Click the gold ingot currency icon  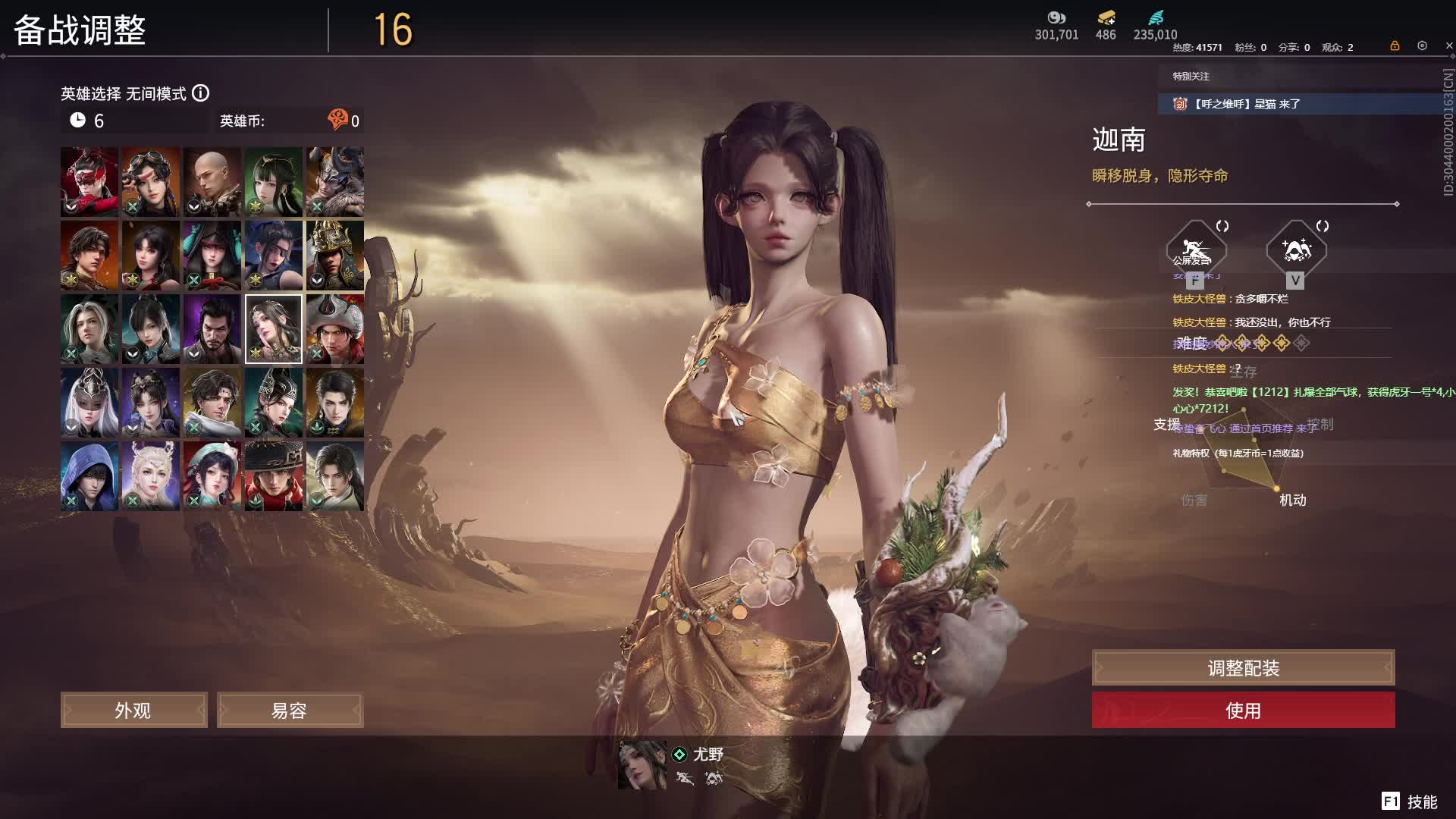tap(1106, 18)
